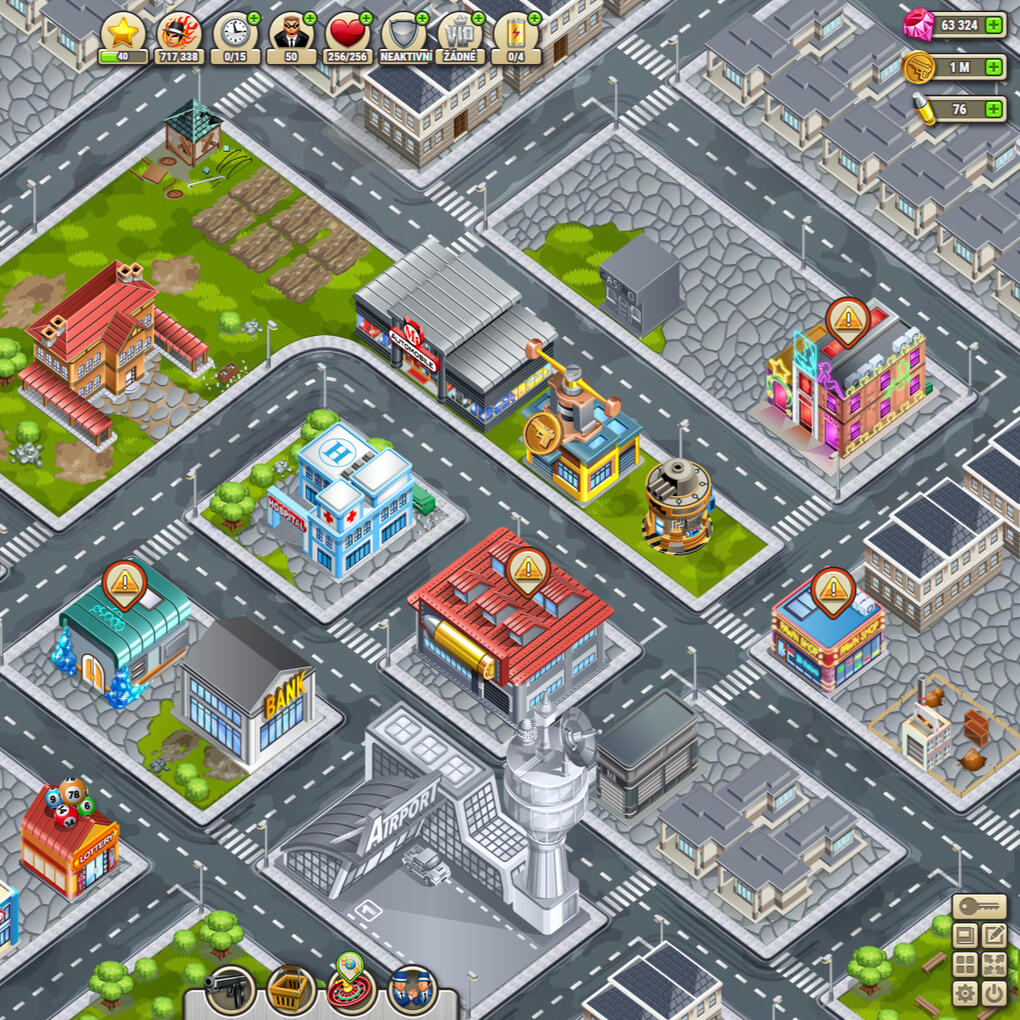Open the VIP crown status icon
Viewport: 1020px width, 1020px height.
(x=460, y=33)
